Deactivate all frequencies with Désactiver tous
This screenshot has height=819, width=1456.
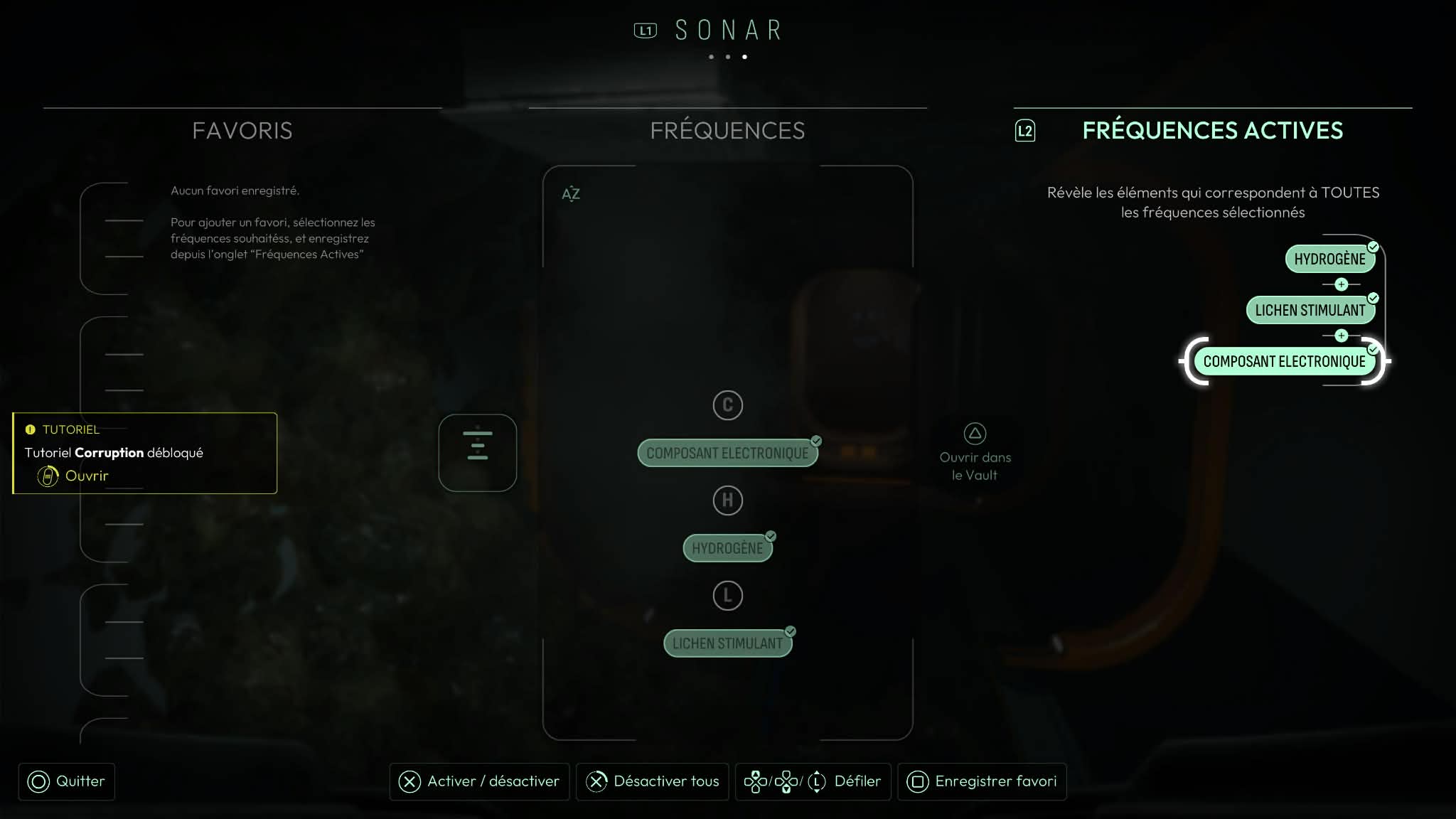click(x=652, y=781)
